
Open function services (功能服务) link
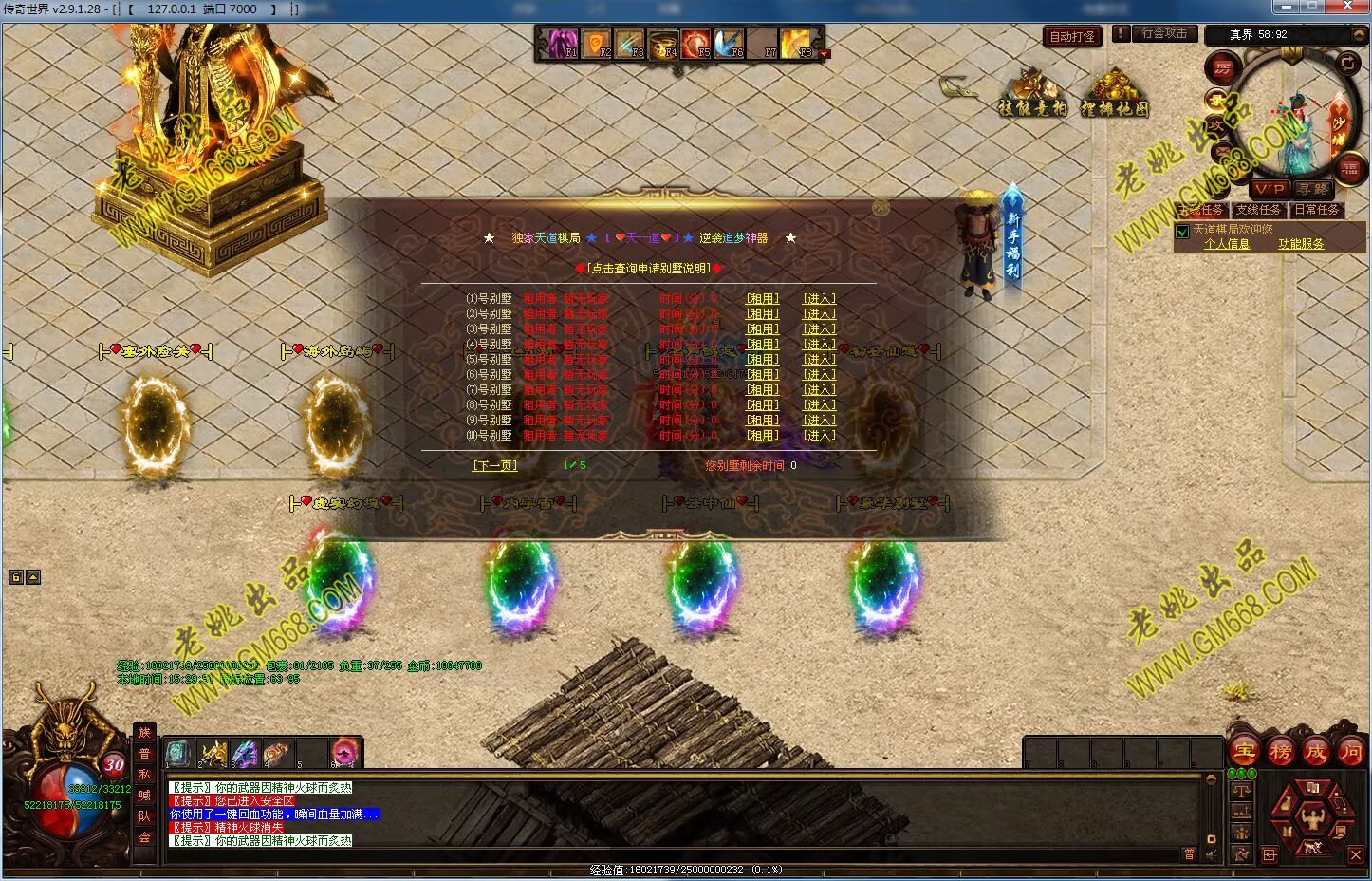[x=1300, y=244]
